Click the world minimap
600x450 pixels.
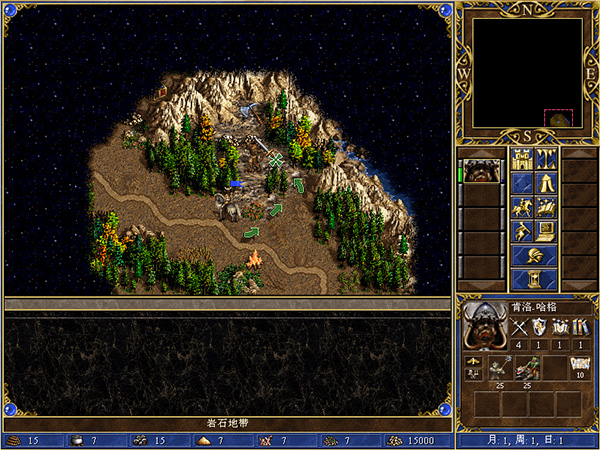528,73
